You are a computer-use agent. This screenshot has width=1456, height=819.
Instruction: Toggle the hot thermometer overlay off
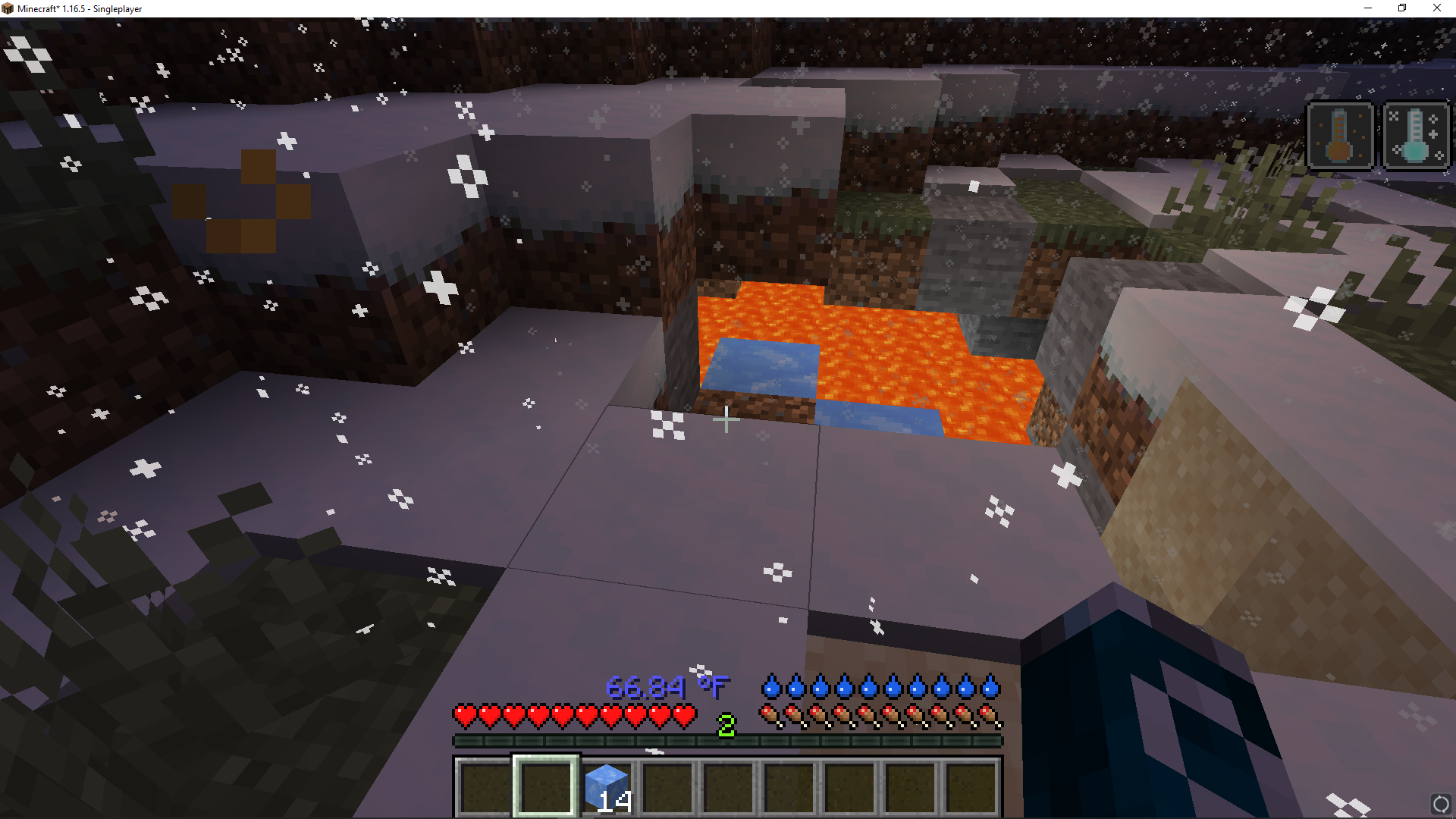pos(1341,136)
